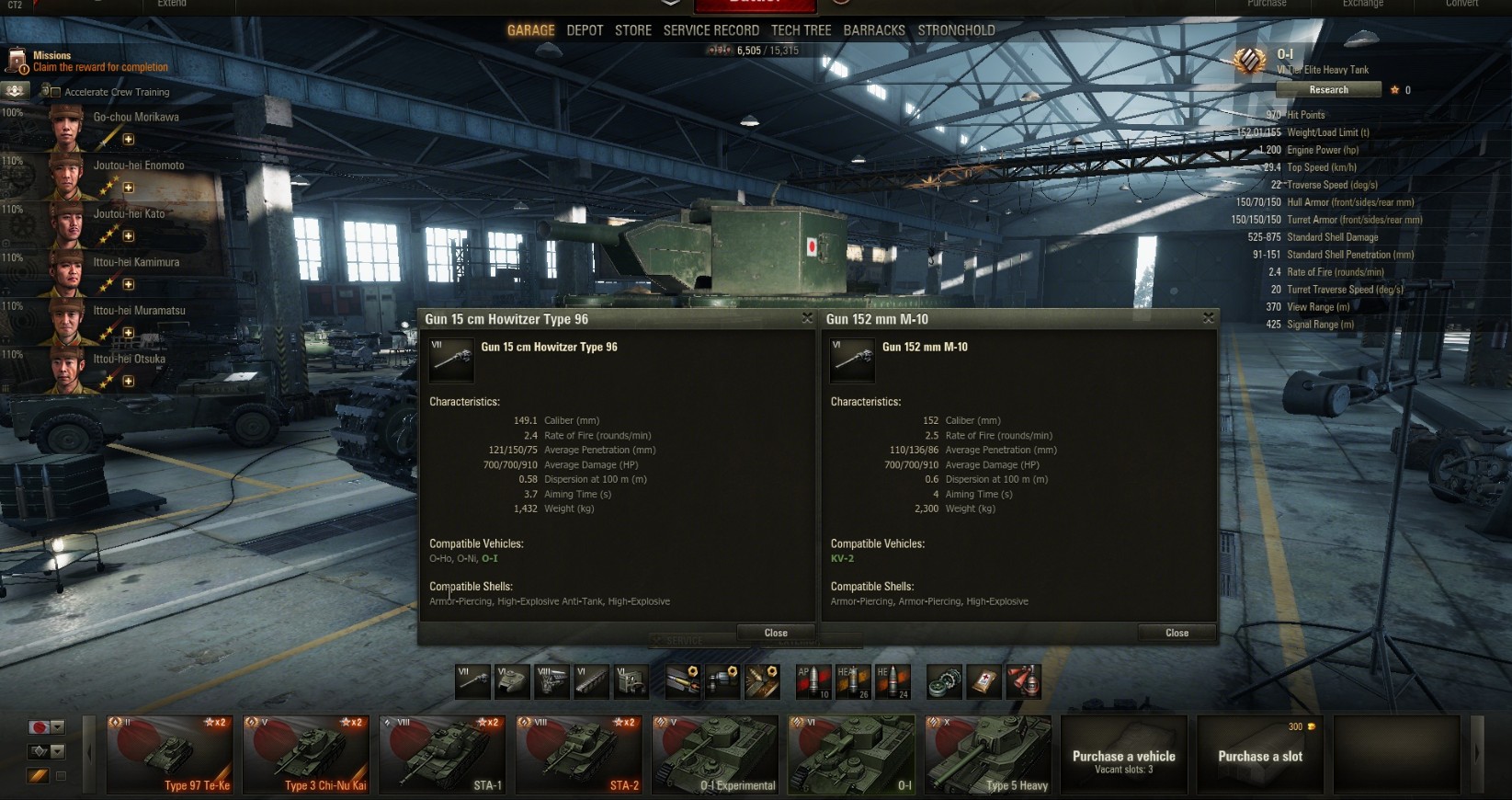
Task: Close the 152 mm M-10 window with X
Action: (x=1208, y=318)
